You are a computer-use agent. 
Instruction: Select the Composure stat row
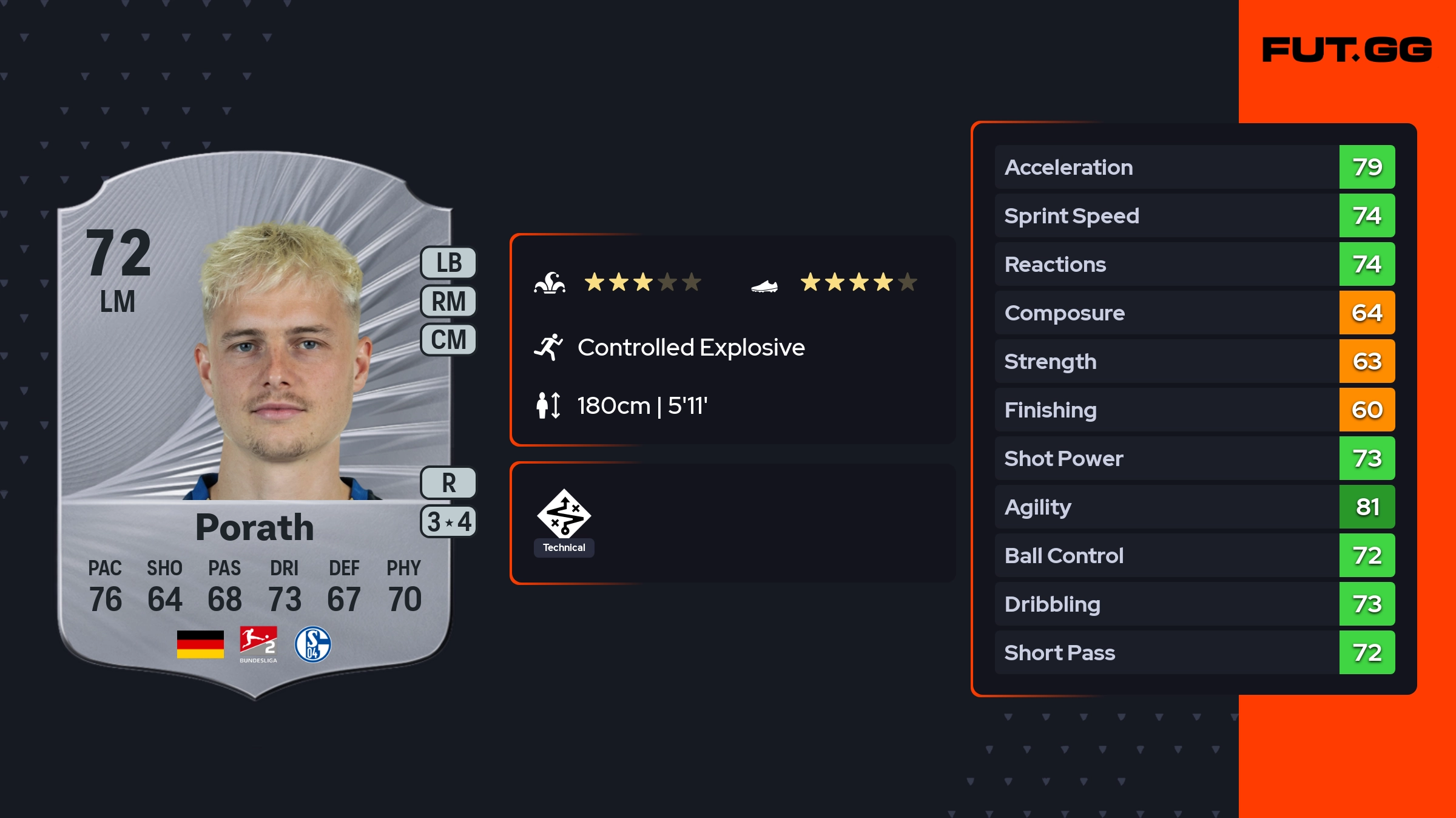click(x=1194, y=313)
